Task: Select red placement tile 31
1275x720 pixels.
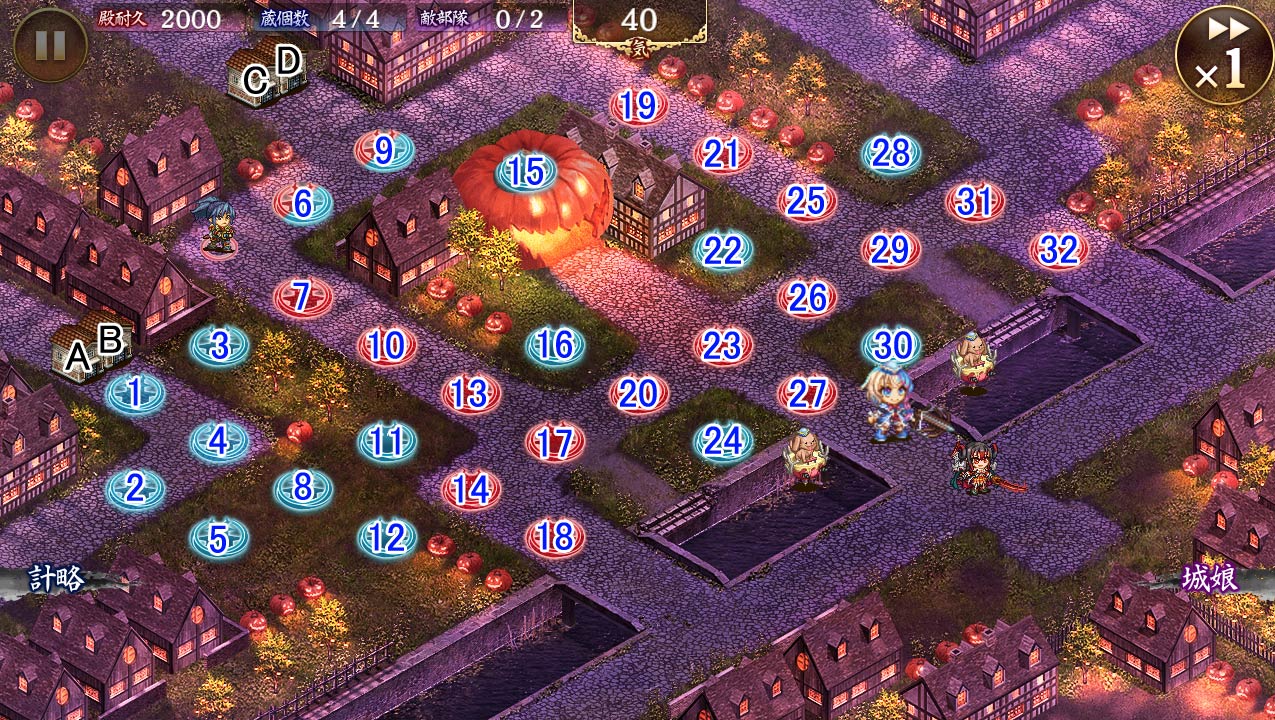Action: point(974,202)
